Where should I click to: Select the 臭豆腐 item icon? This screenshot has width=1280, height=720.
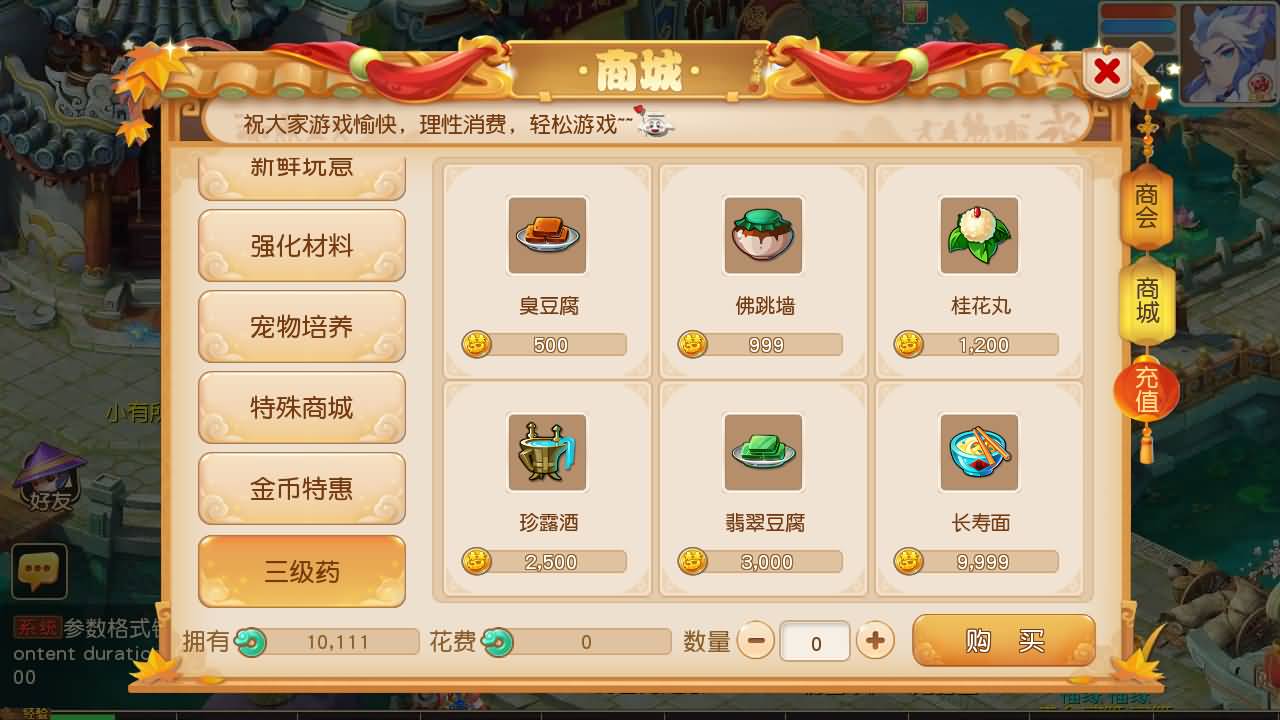tap(547, 235)
